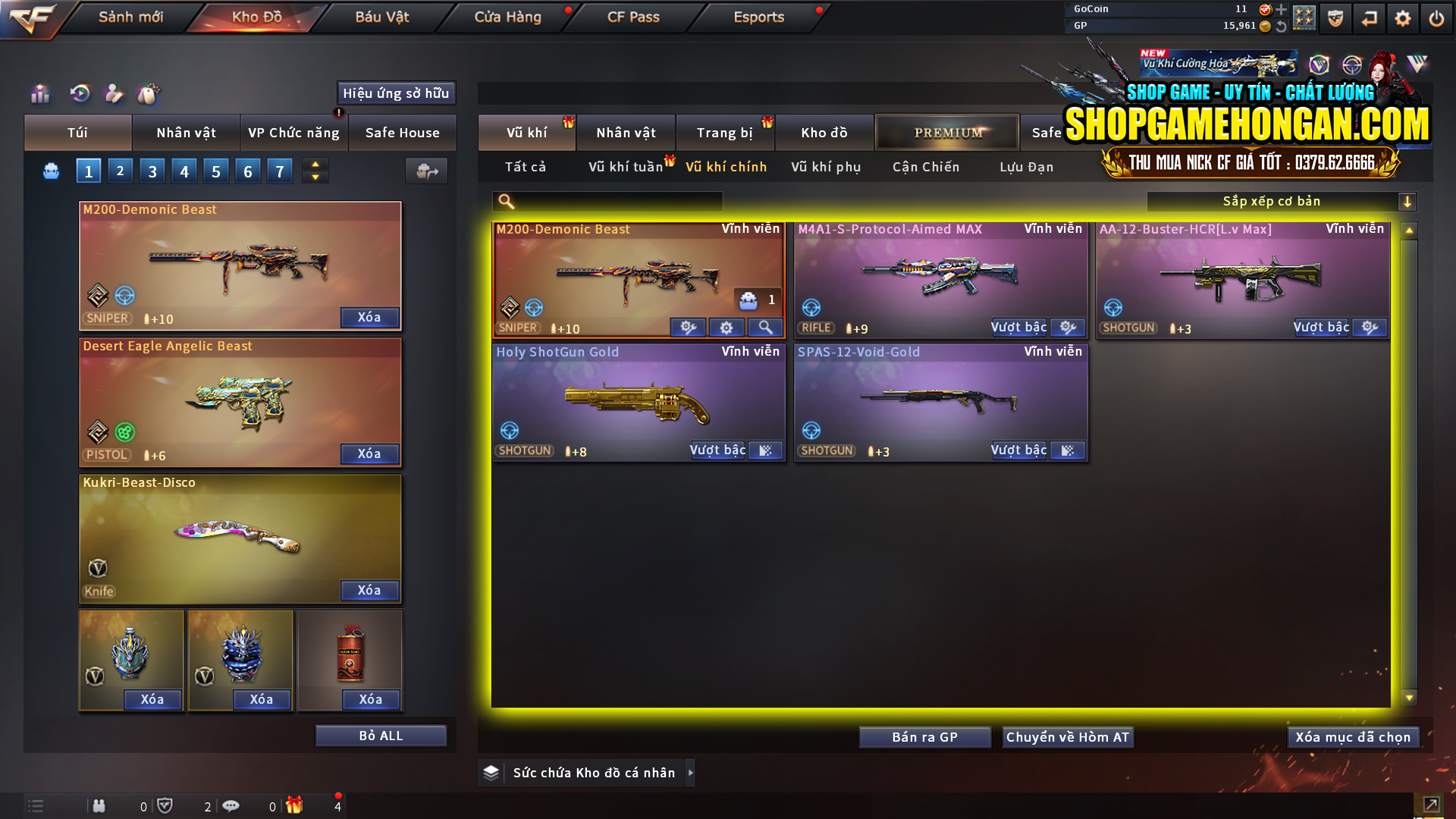Switch to the Vũ khí phụ tab
Viewport: 1456px width, 819px height.
[x=825, y=167]
